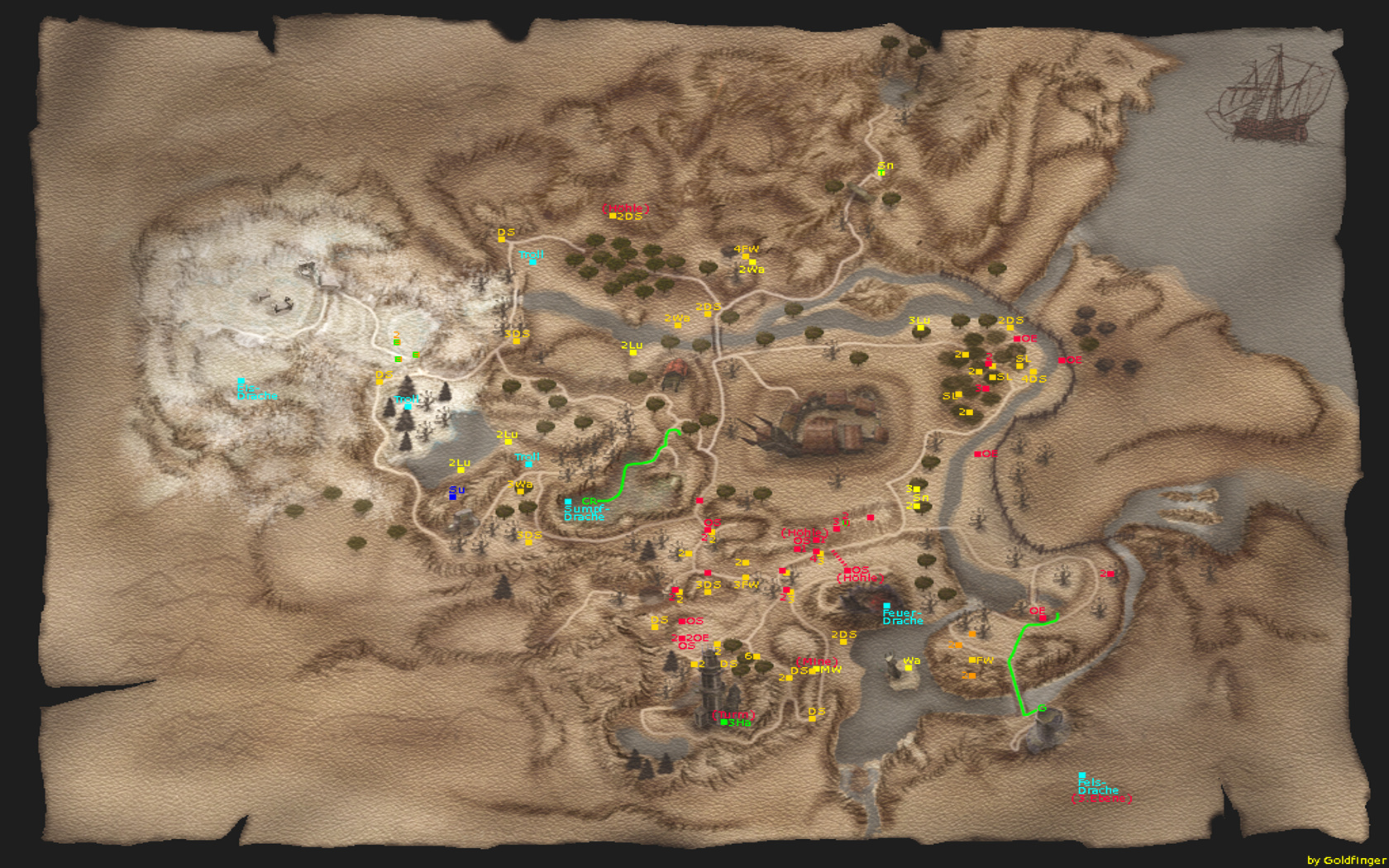Select the red 2OE marker
The image size is (1389, 868).
click(x=681, y=638)
